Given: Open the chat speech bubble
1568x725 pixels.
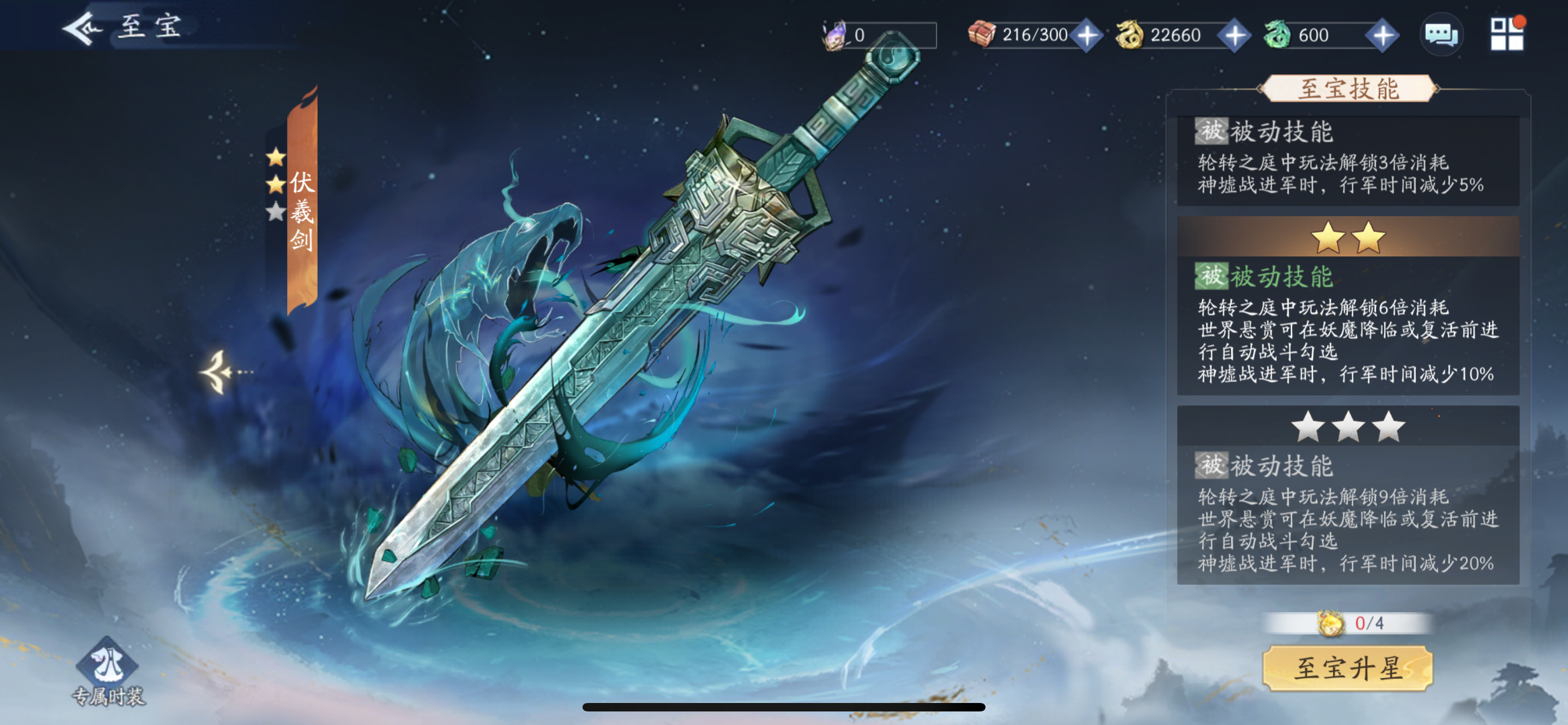Looking at the screenshot, I should pos(1442,34).
